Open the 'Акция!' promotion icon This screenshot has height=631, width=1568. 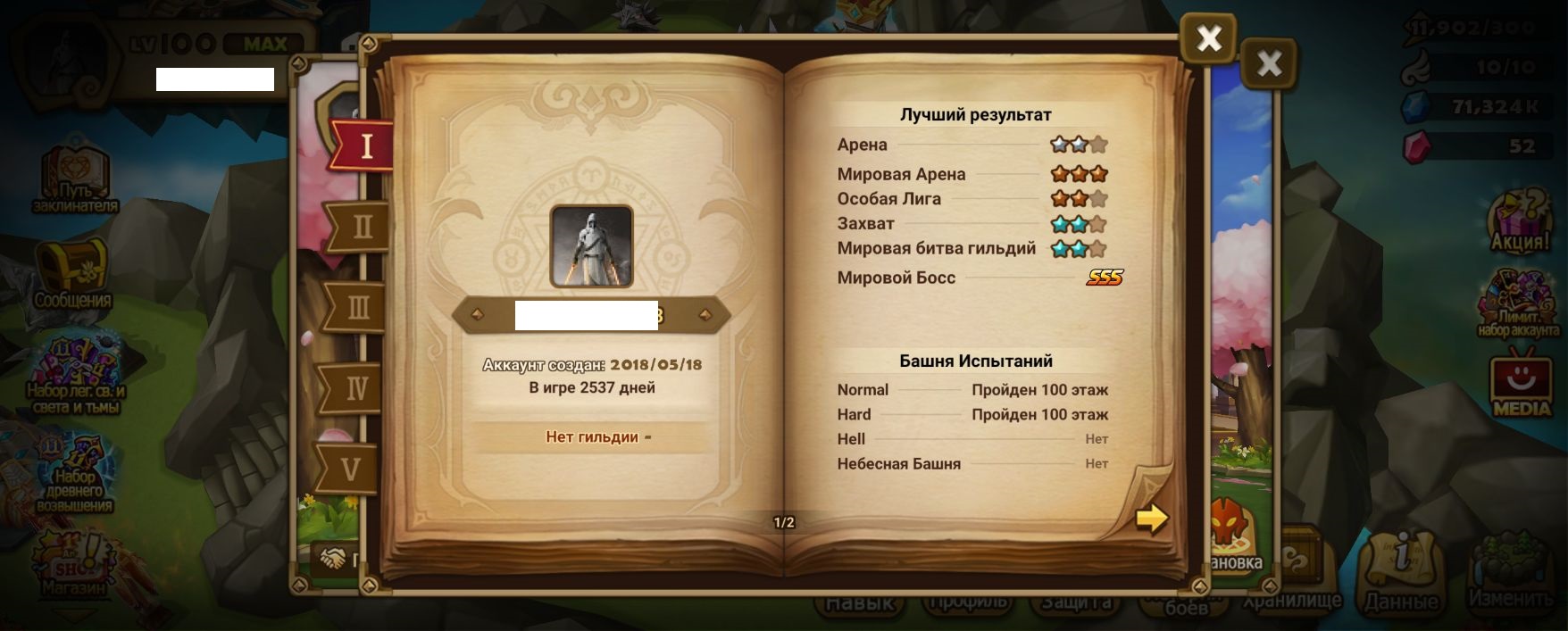pos(1519,220)
